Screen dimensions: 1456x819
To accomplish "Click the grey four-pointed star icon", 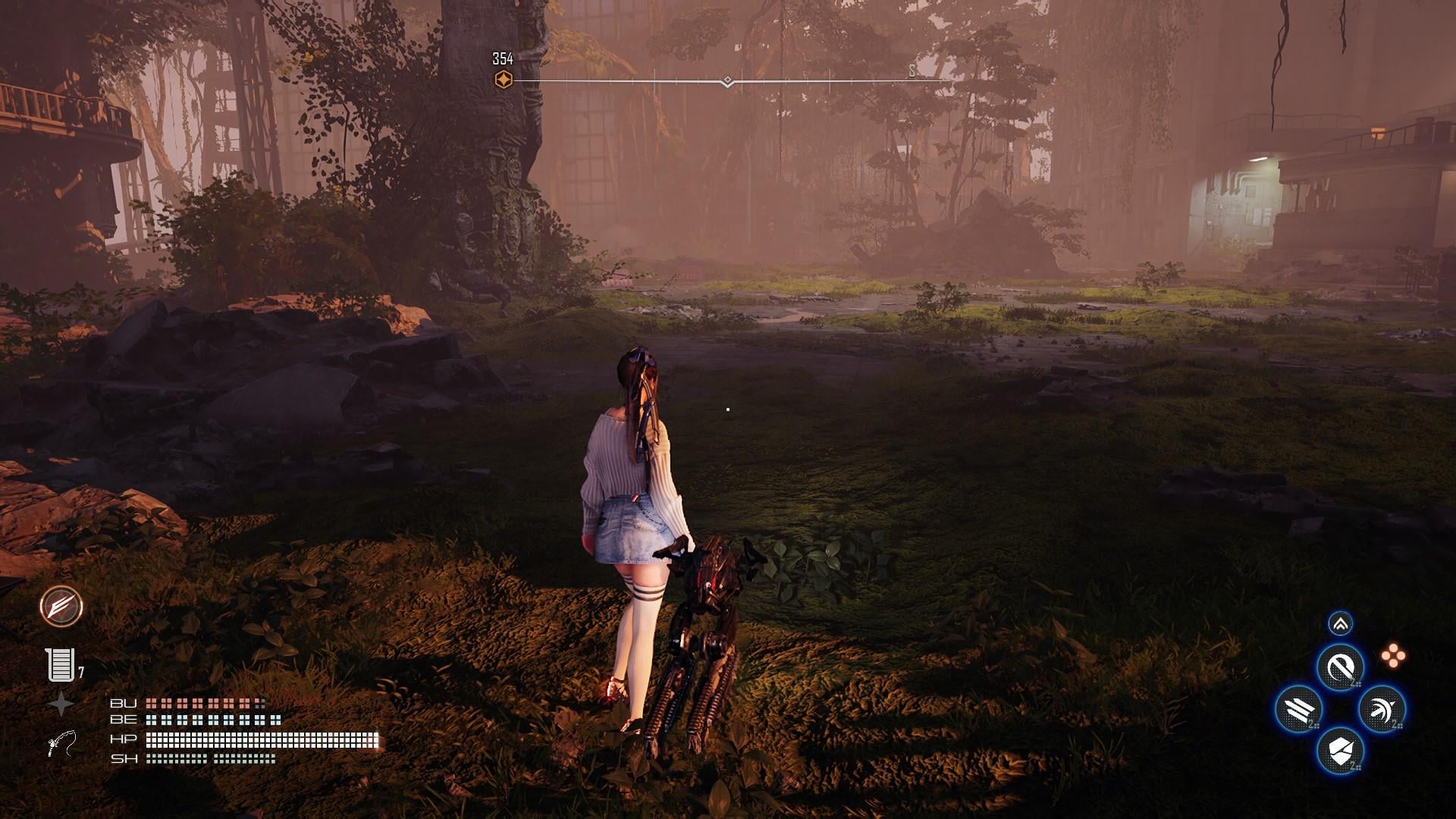I will [61, 704].
